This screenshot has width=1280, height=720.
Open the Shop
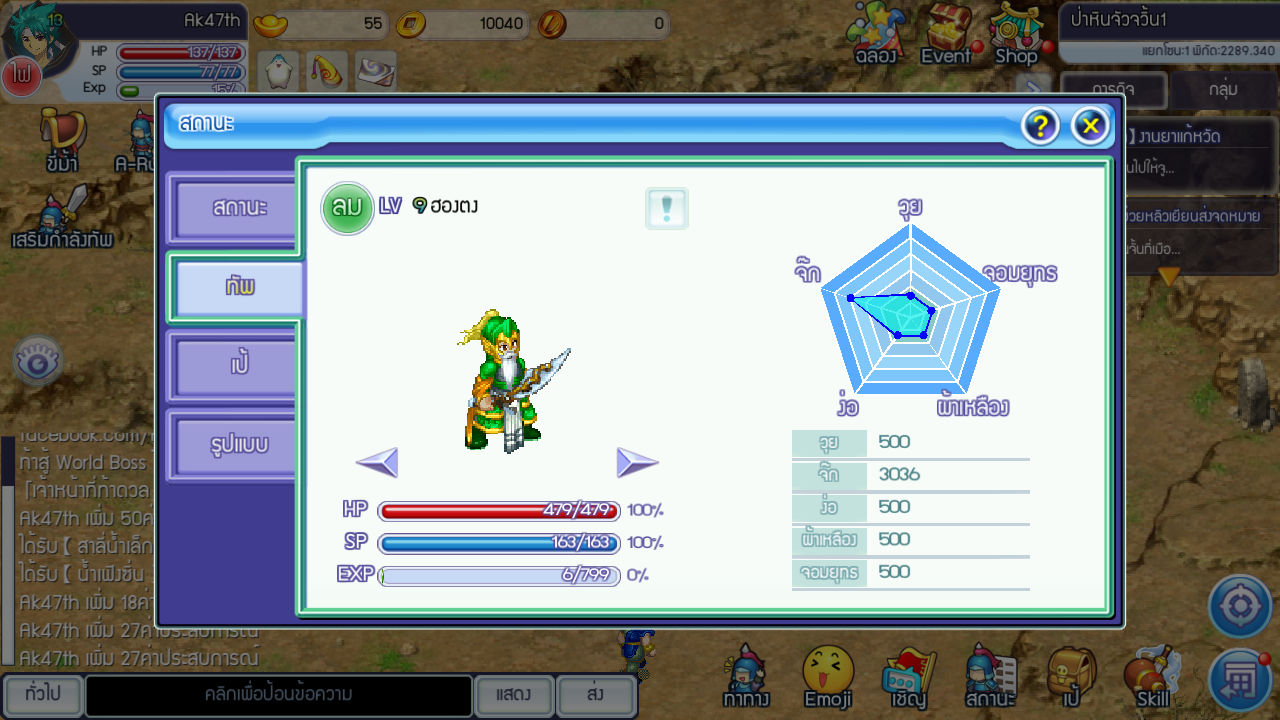1016,34
